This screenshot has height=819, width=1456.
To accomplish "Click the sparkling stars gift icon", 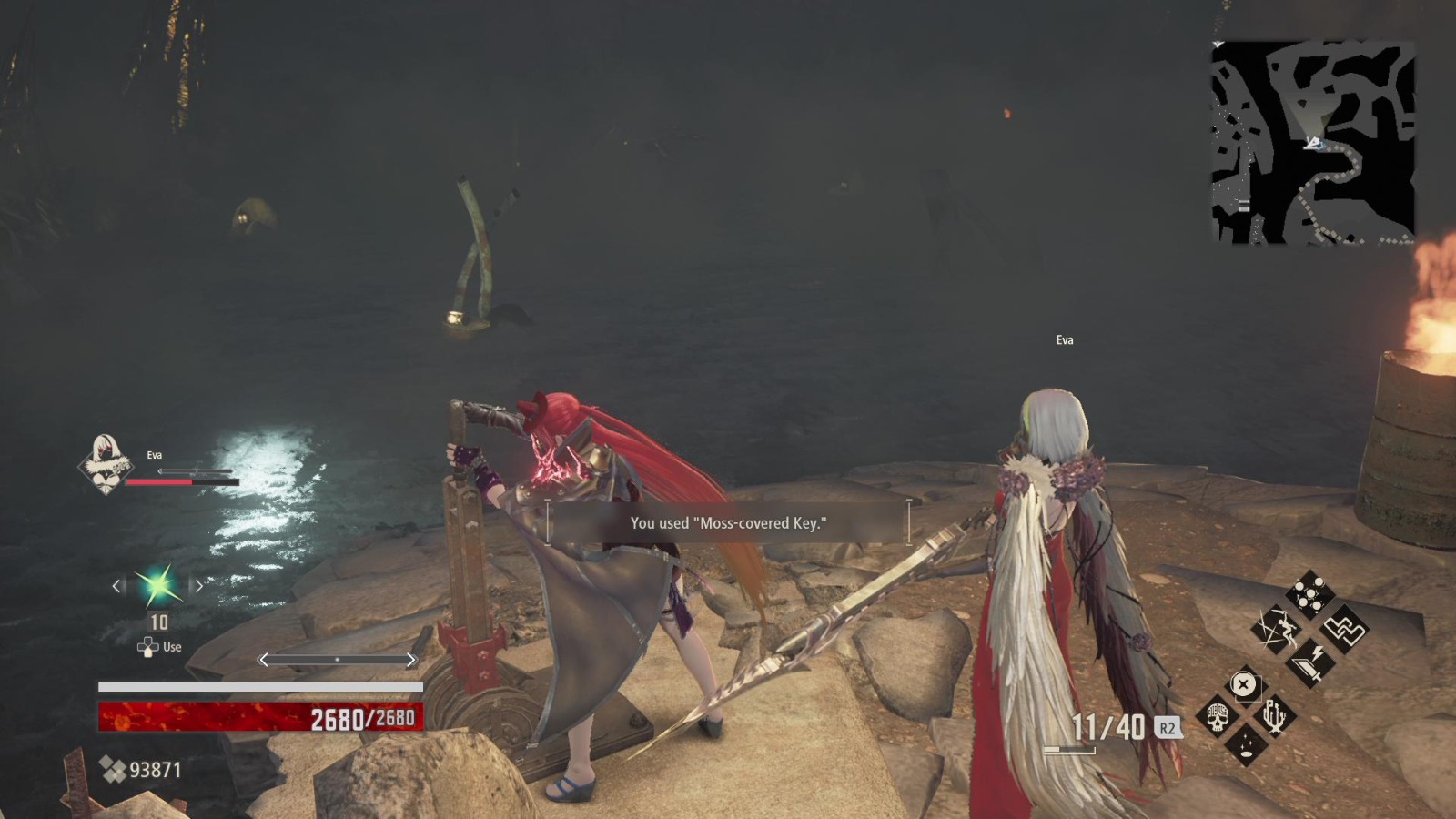I will (1249, 745).
